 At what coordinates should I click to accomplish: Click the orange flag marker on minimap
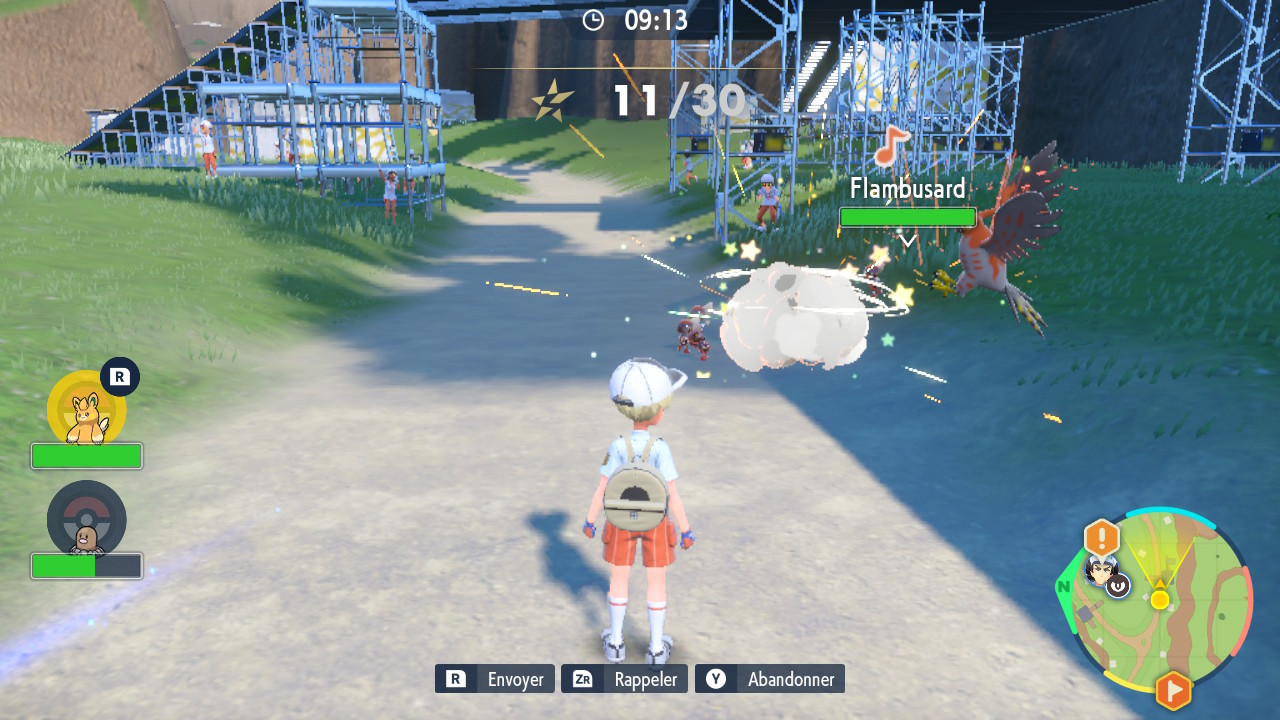(x=1173, y=690)
